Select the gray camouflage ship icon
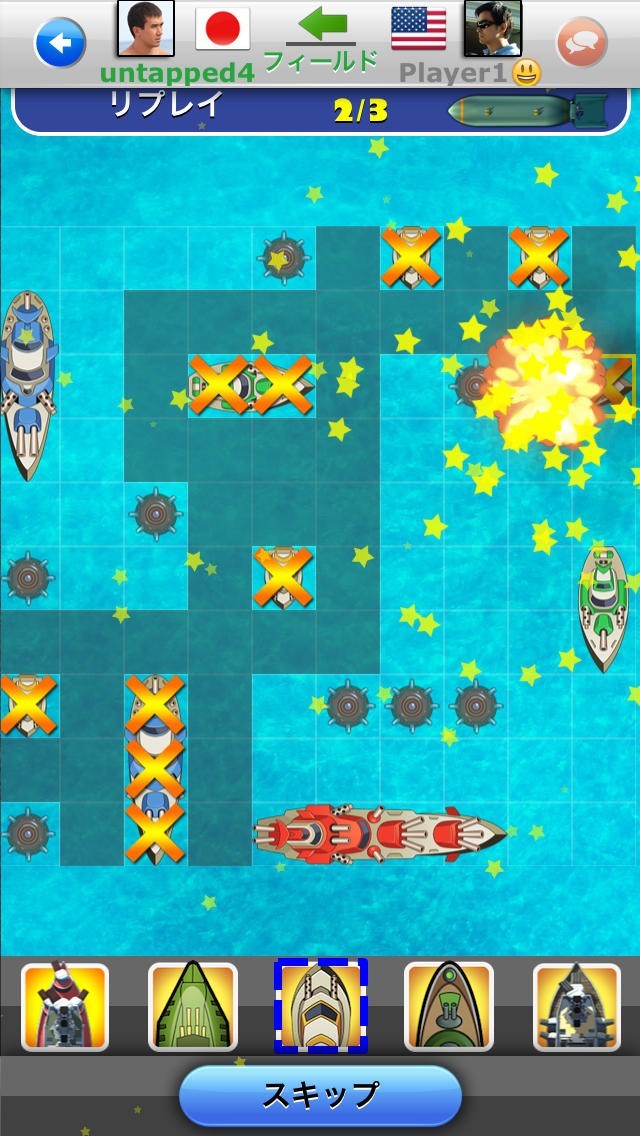The image size is (640, 1136). pos(576,1007)
